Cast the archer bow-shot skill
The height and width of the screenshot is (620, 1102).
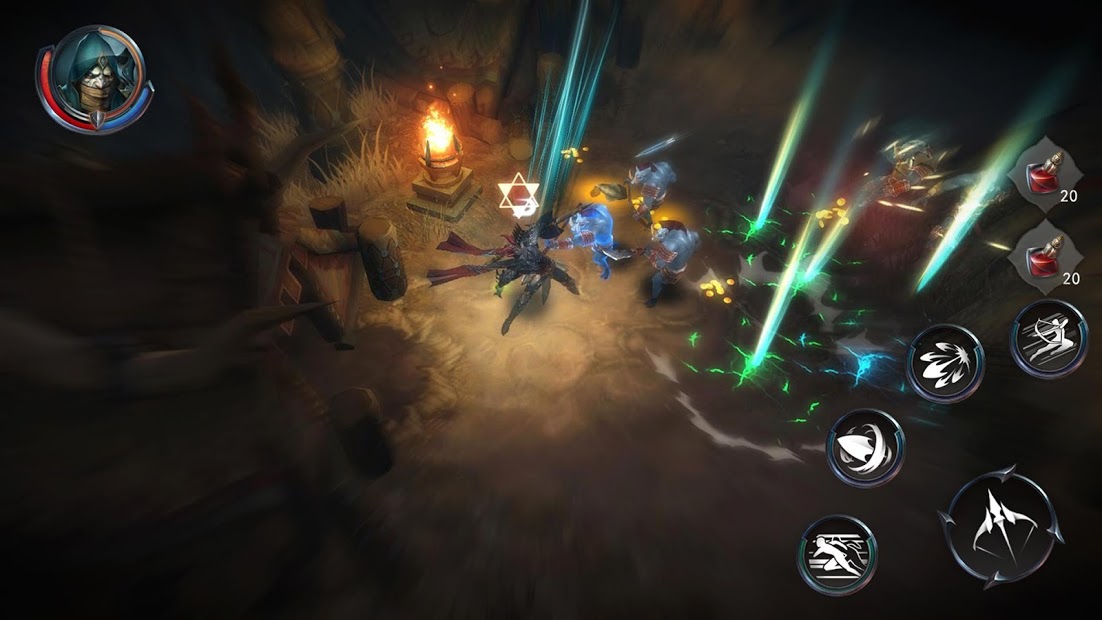pyautogui.click(x=1049, y=340)
